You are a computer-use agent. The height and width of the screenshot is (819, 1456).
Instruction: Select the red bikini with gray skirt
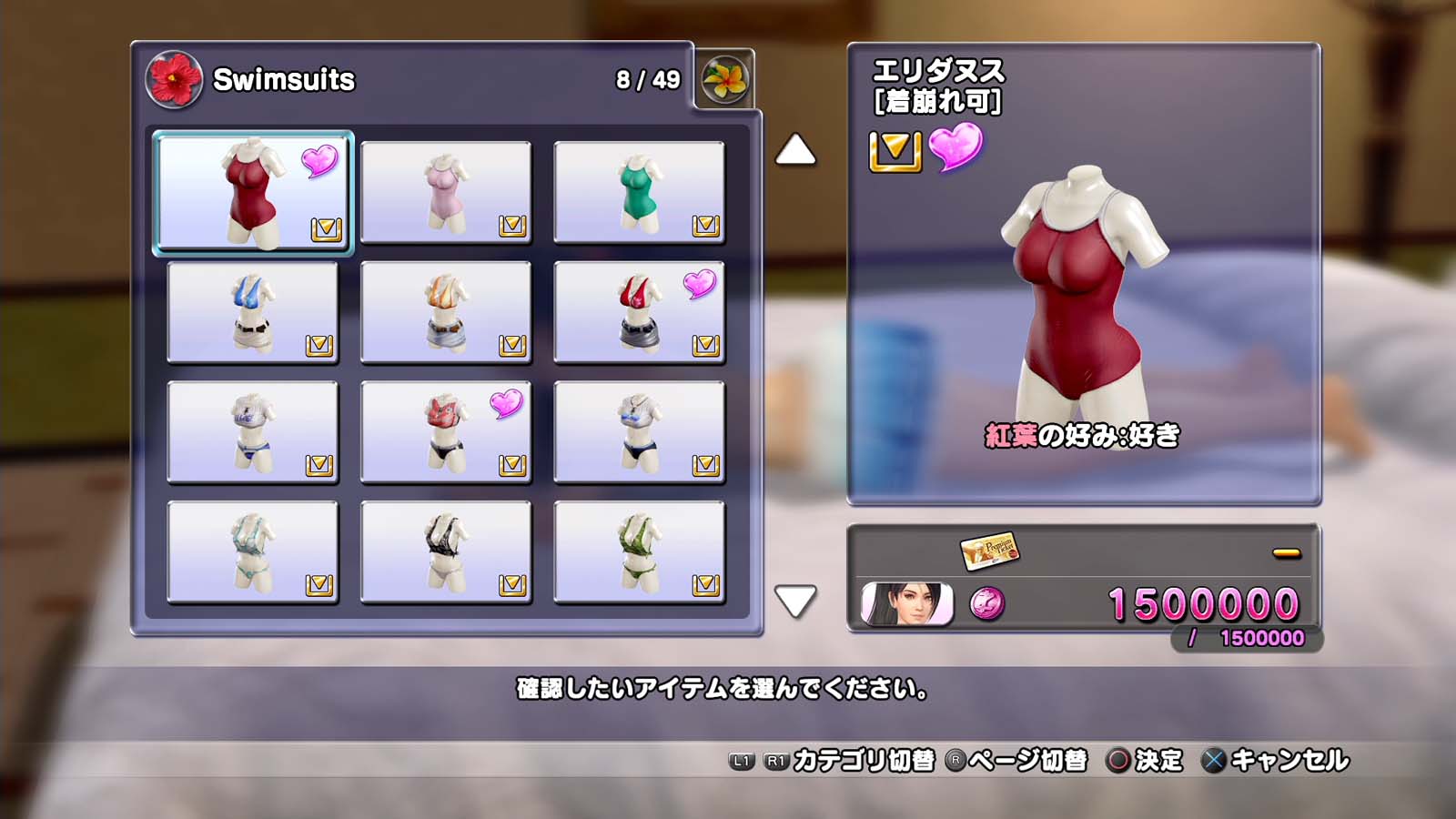pyautogui.click(x=639, y=312)
